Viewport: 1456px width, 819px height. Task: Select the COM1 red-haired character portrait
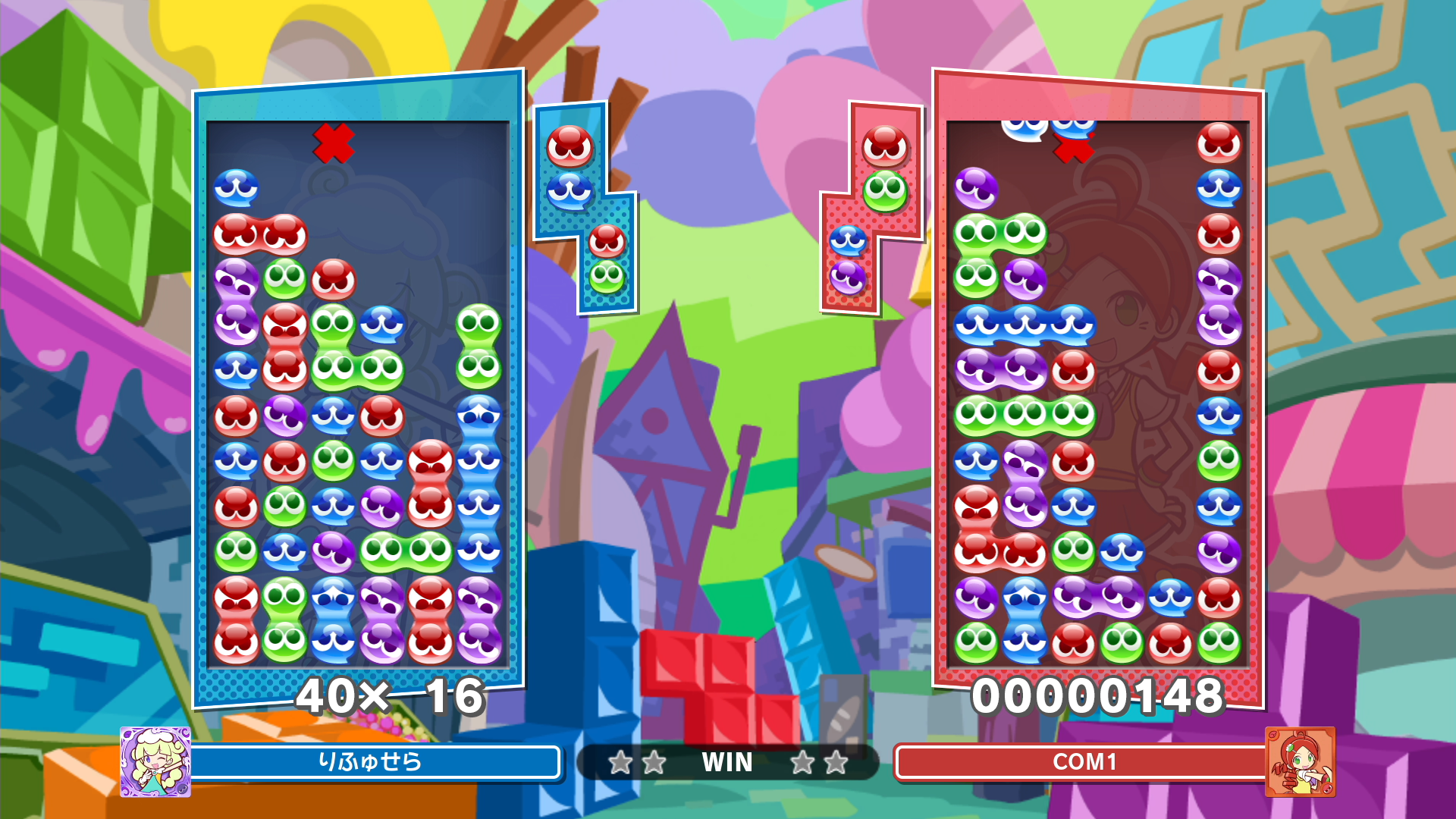tap(1300, 761)
